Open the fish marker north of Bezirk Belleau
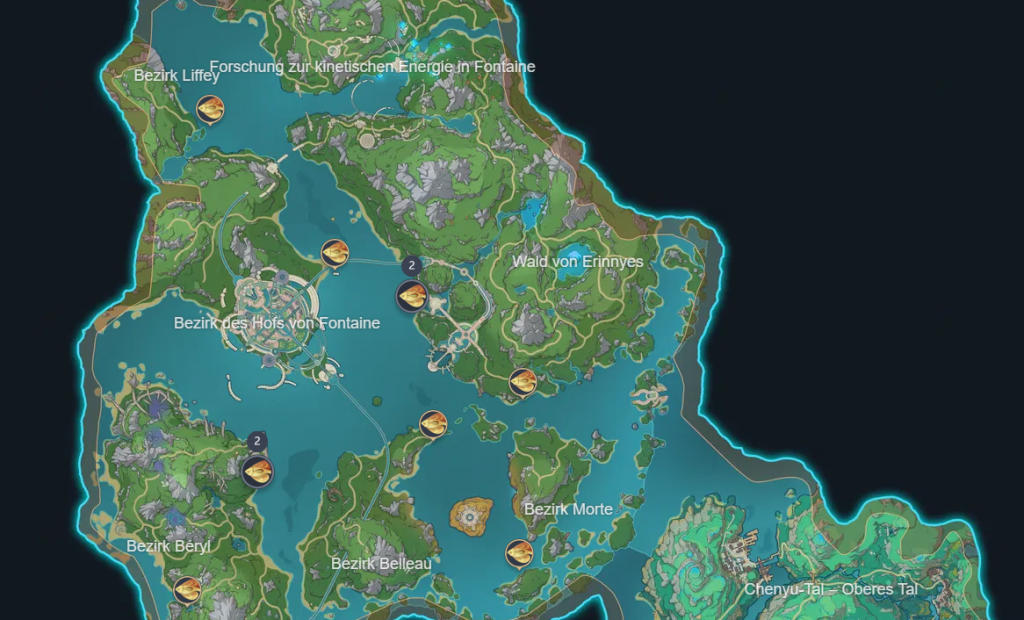This screenshot has height=620, width=1024. pos(433,424)
